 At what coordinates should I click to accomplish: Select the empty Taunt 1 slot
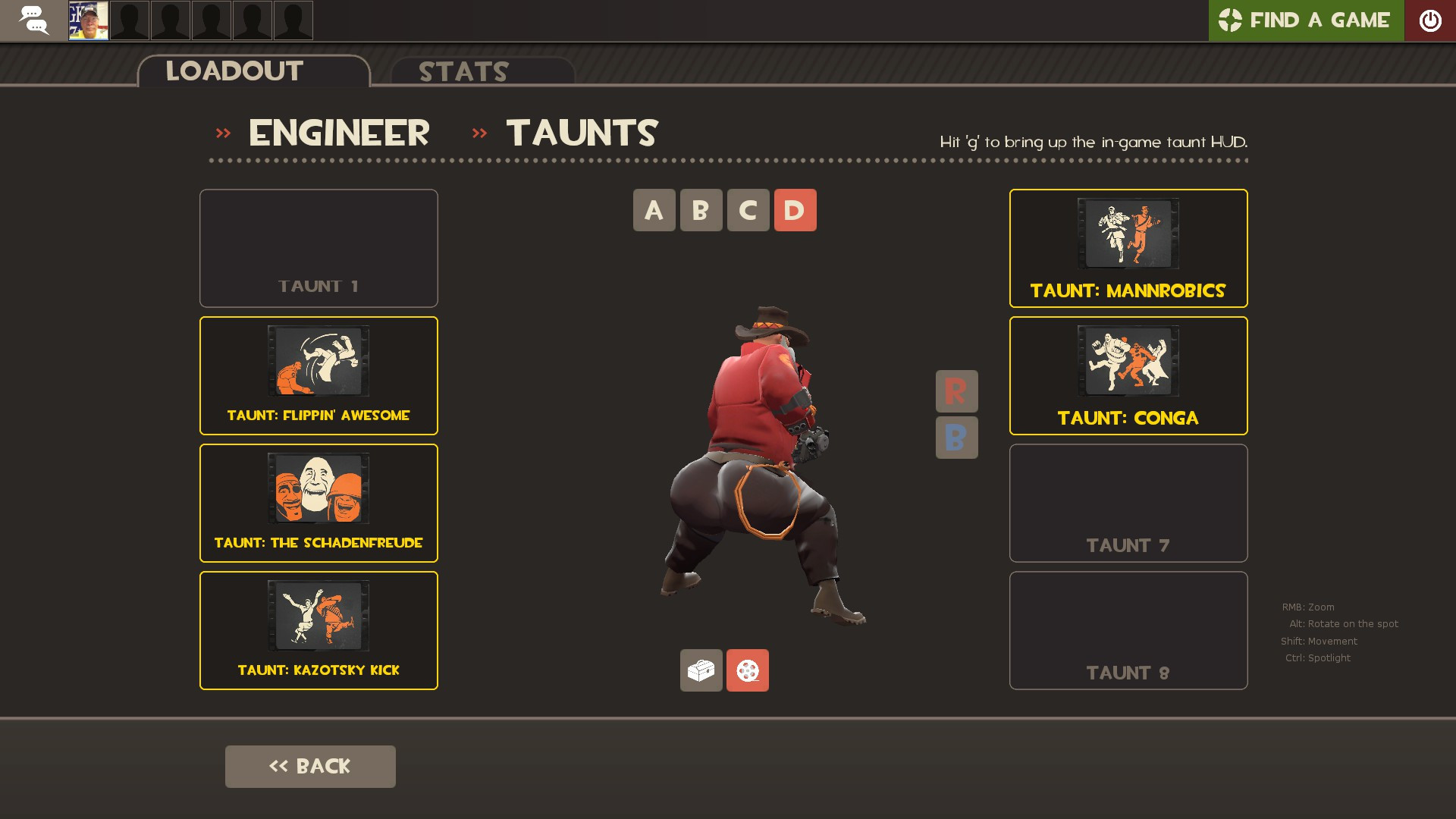[318, 248]
